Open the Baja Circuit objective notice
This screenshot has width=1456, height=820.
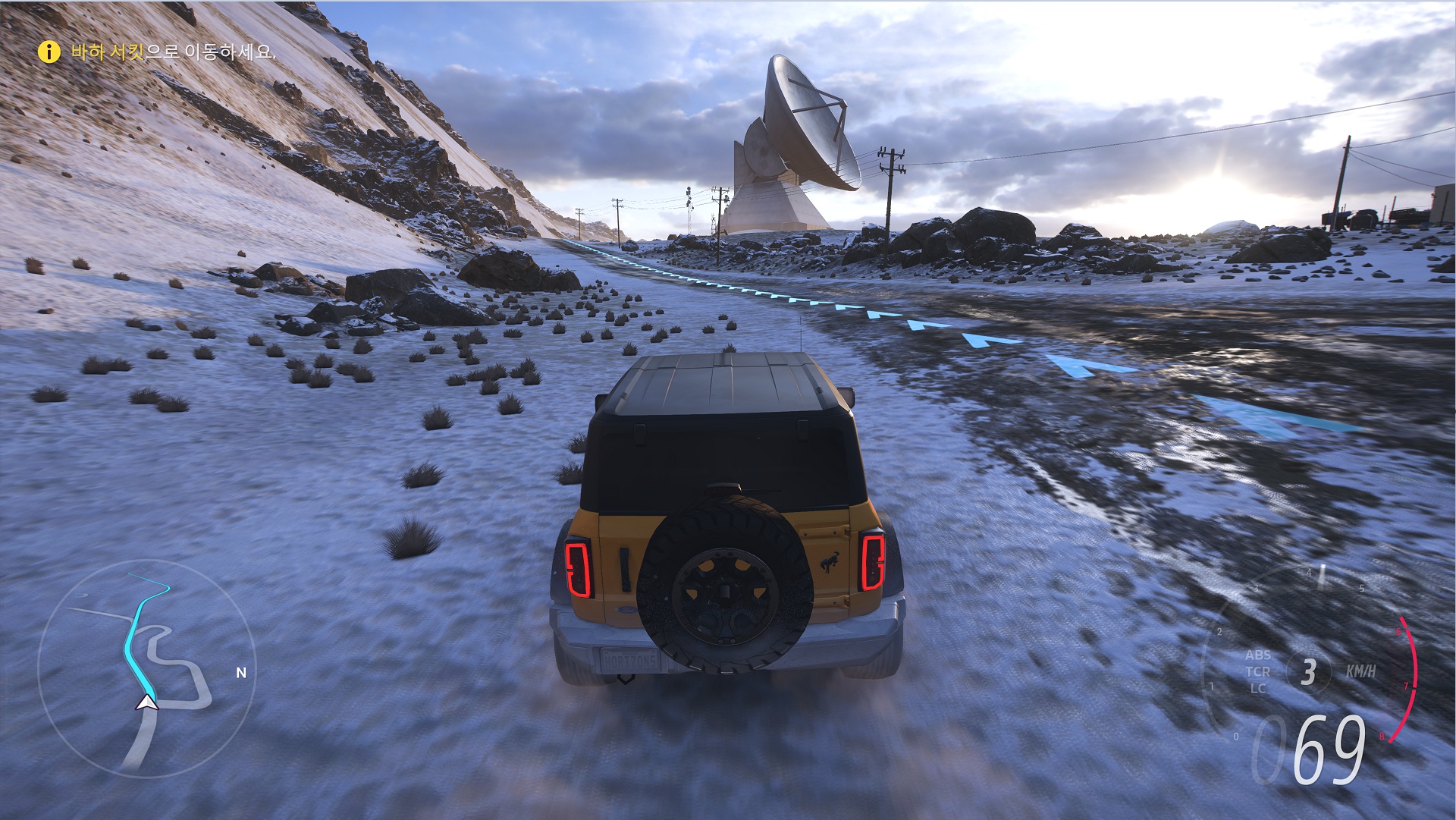coord(172,52)
